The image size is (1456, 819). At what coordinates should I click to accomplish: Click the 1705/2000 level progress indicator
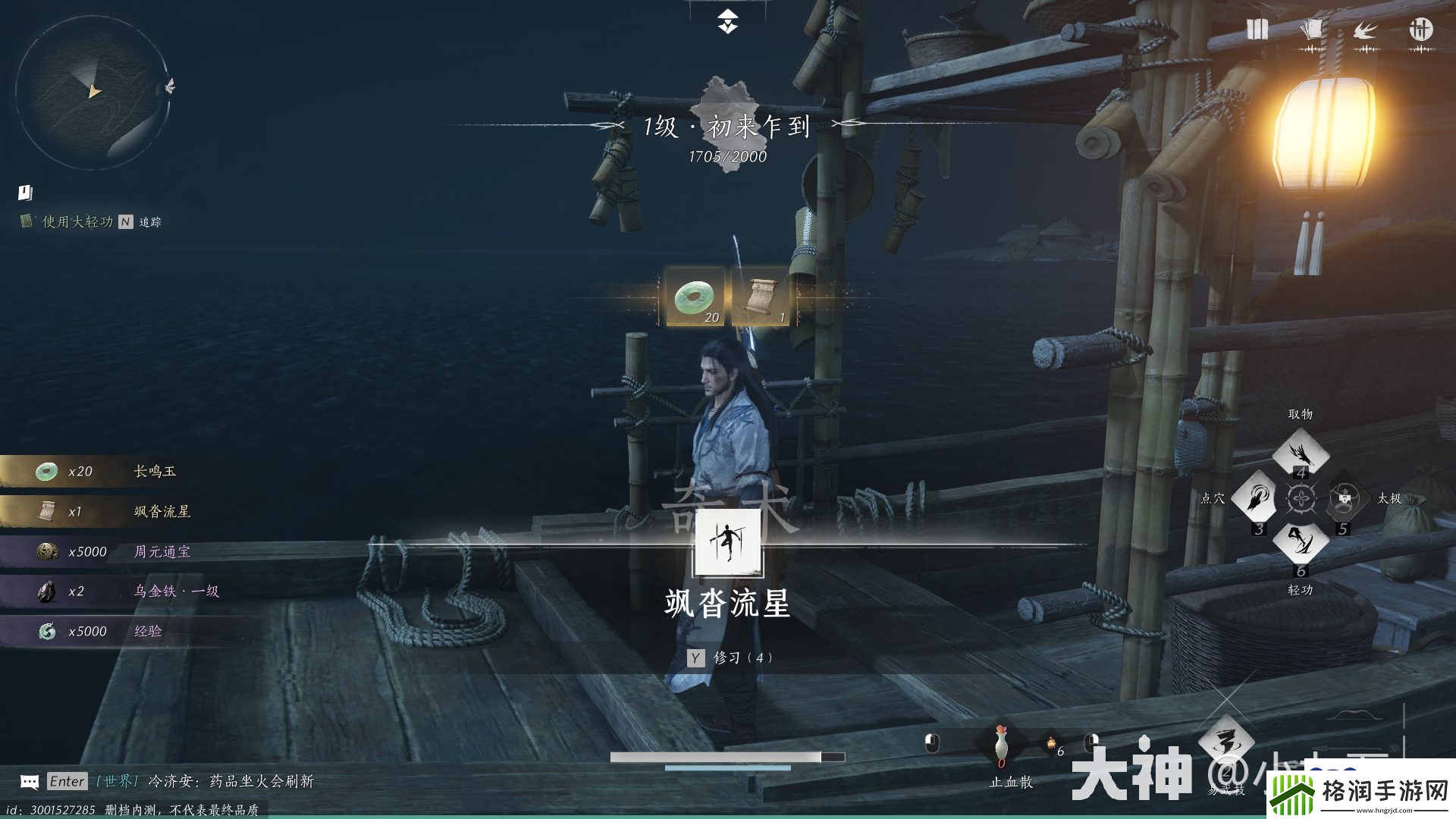[x=727, y=158]
